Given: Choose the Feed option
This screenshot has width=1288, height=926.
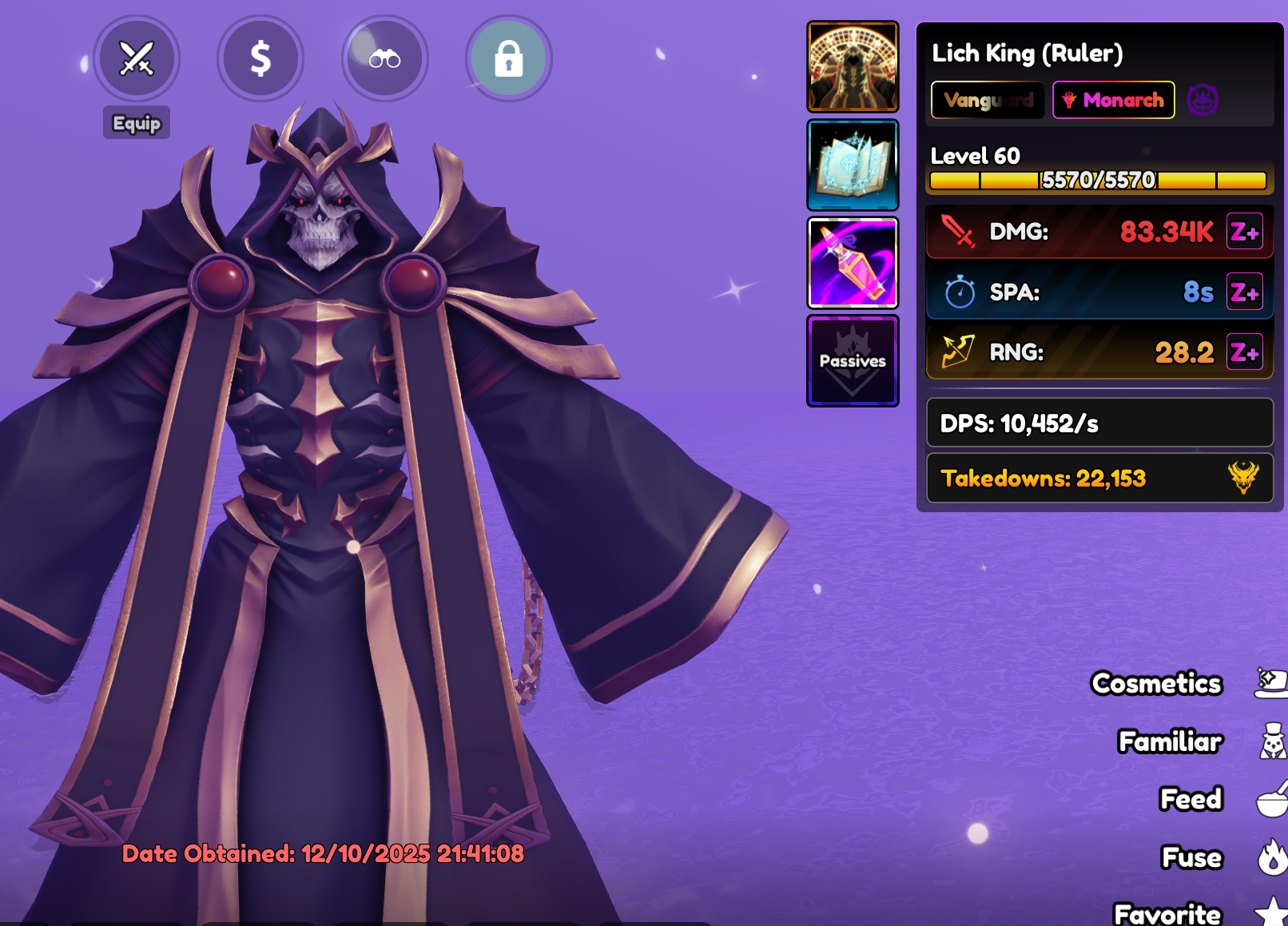Looking at the screenshot, I should point(1191,799).
